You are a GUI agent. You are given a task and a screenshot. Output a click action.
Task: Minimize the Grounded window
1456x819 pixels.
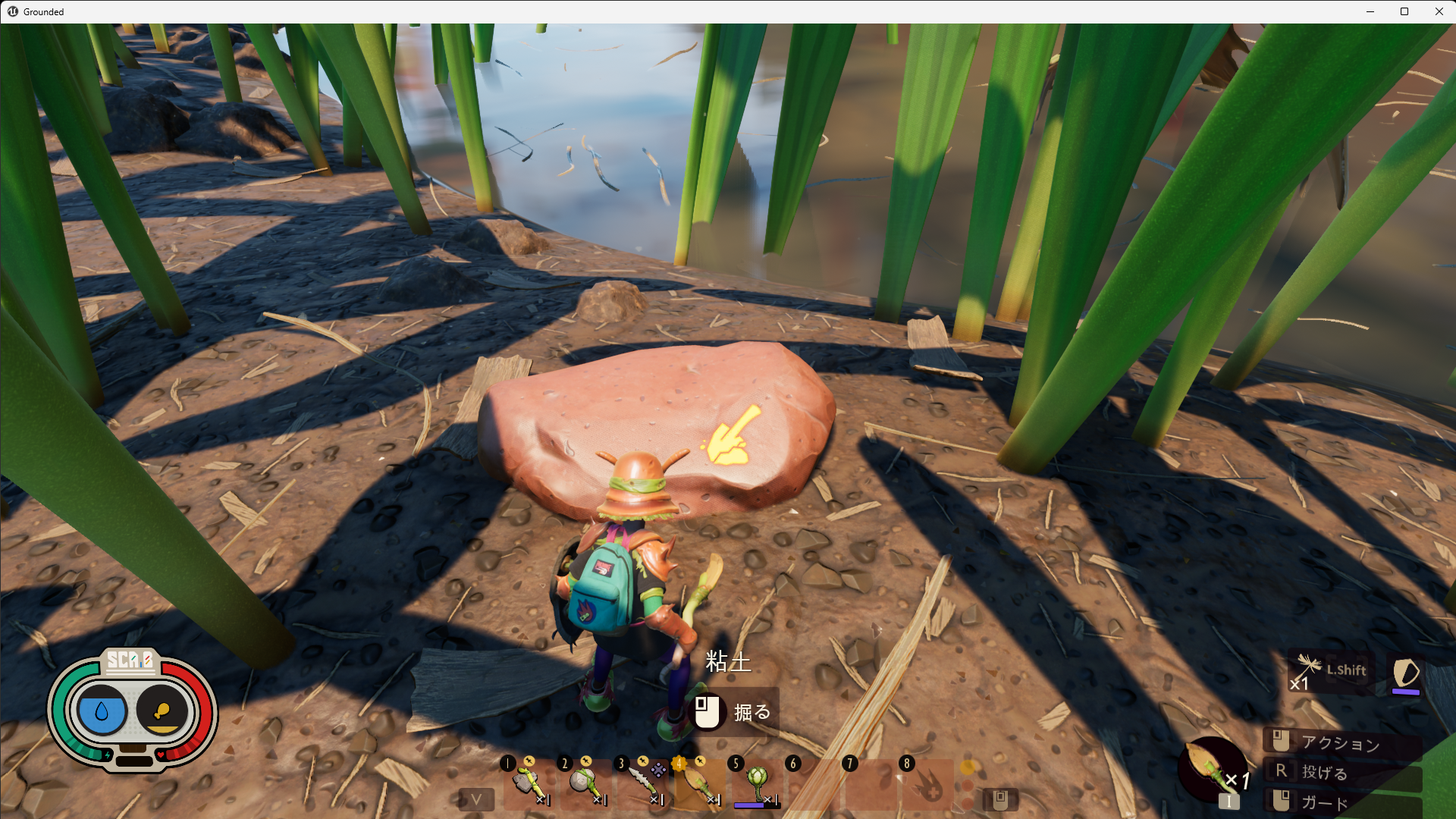[1370, 11]
